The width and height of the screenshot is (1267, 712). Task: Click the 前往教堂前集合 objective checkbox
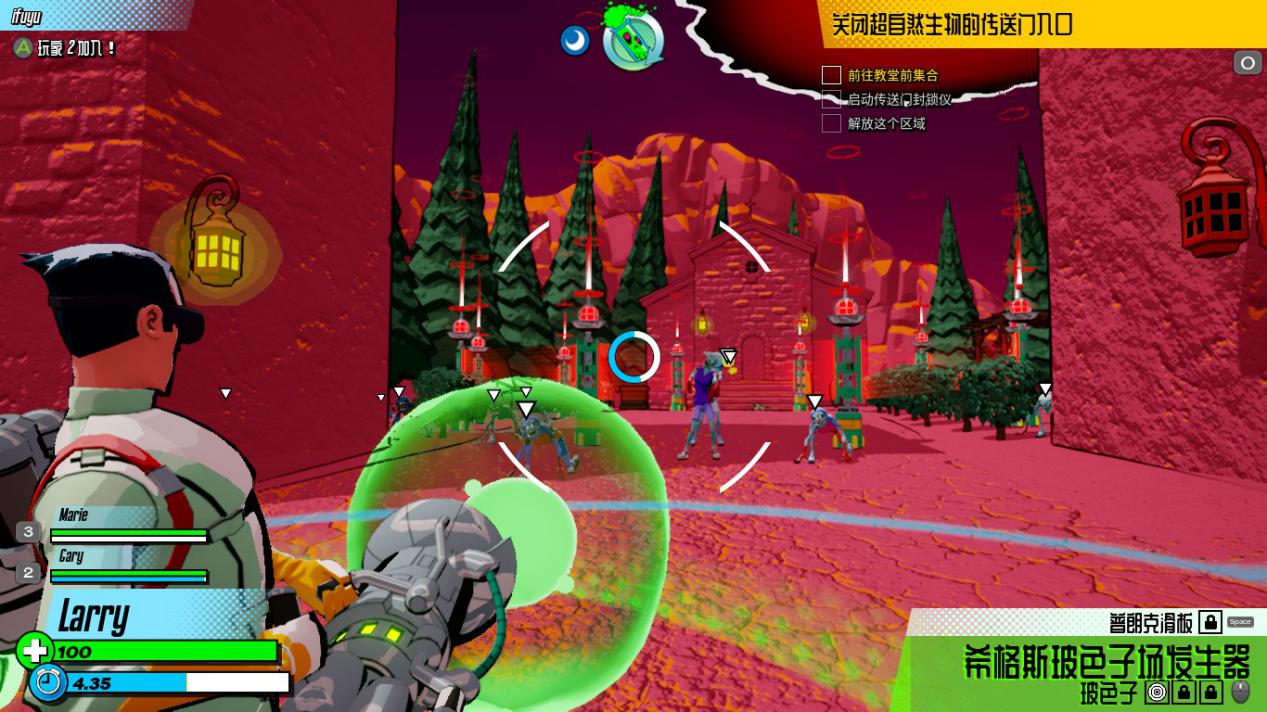831,75
